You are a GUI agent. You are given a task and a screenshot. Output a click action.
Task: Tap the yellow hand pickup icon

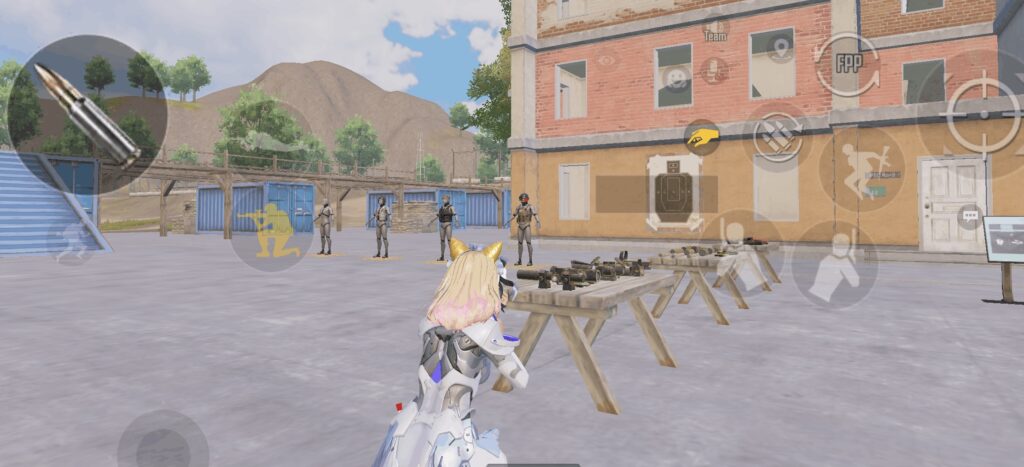click(x=702, y=137)
